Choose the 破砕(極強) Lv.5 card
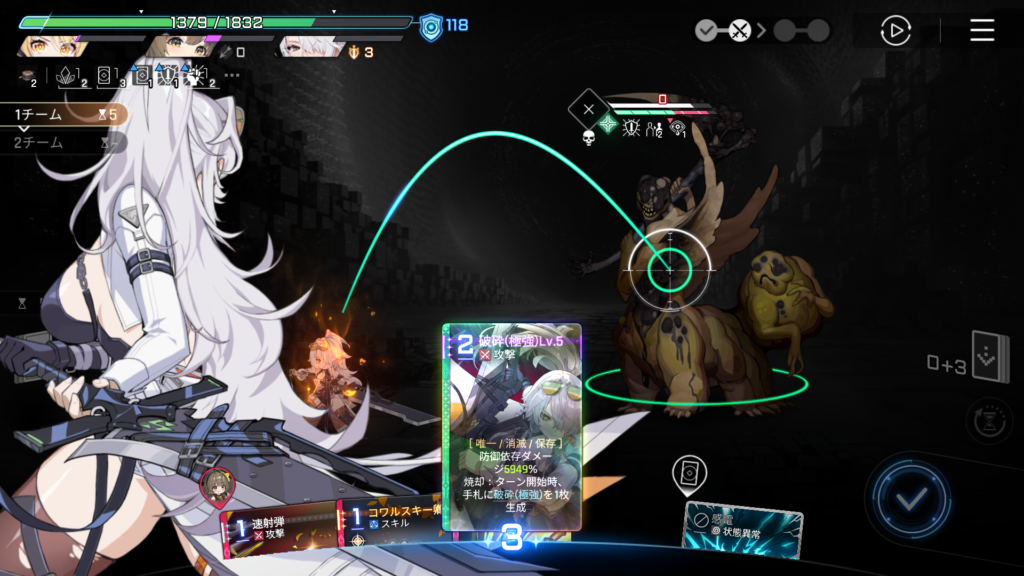This screenshot has width=1024, height=576. [x=511, y=430]
